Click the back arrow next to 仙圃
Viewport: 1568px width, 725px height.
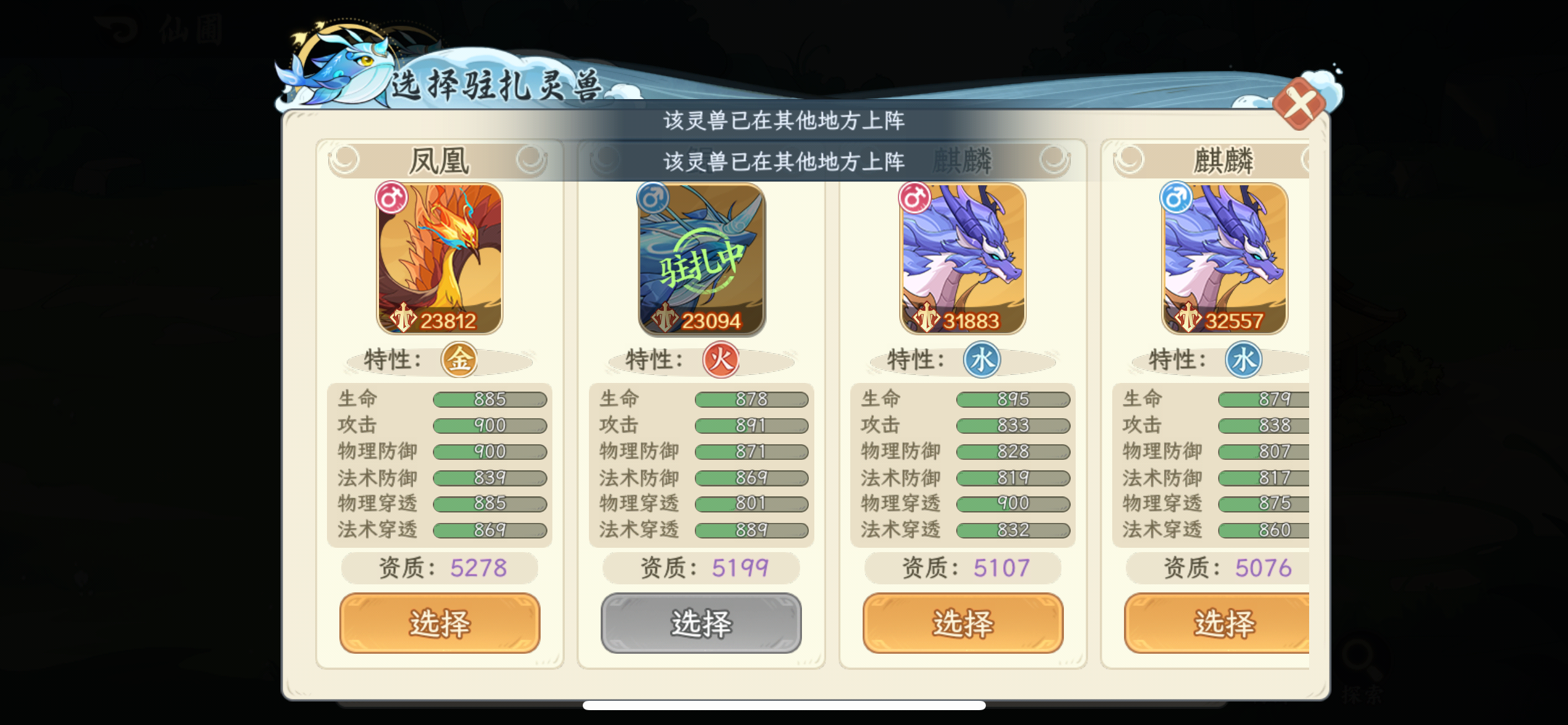(115, 29)
